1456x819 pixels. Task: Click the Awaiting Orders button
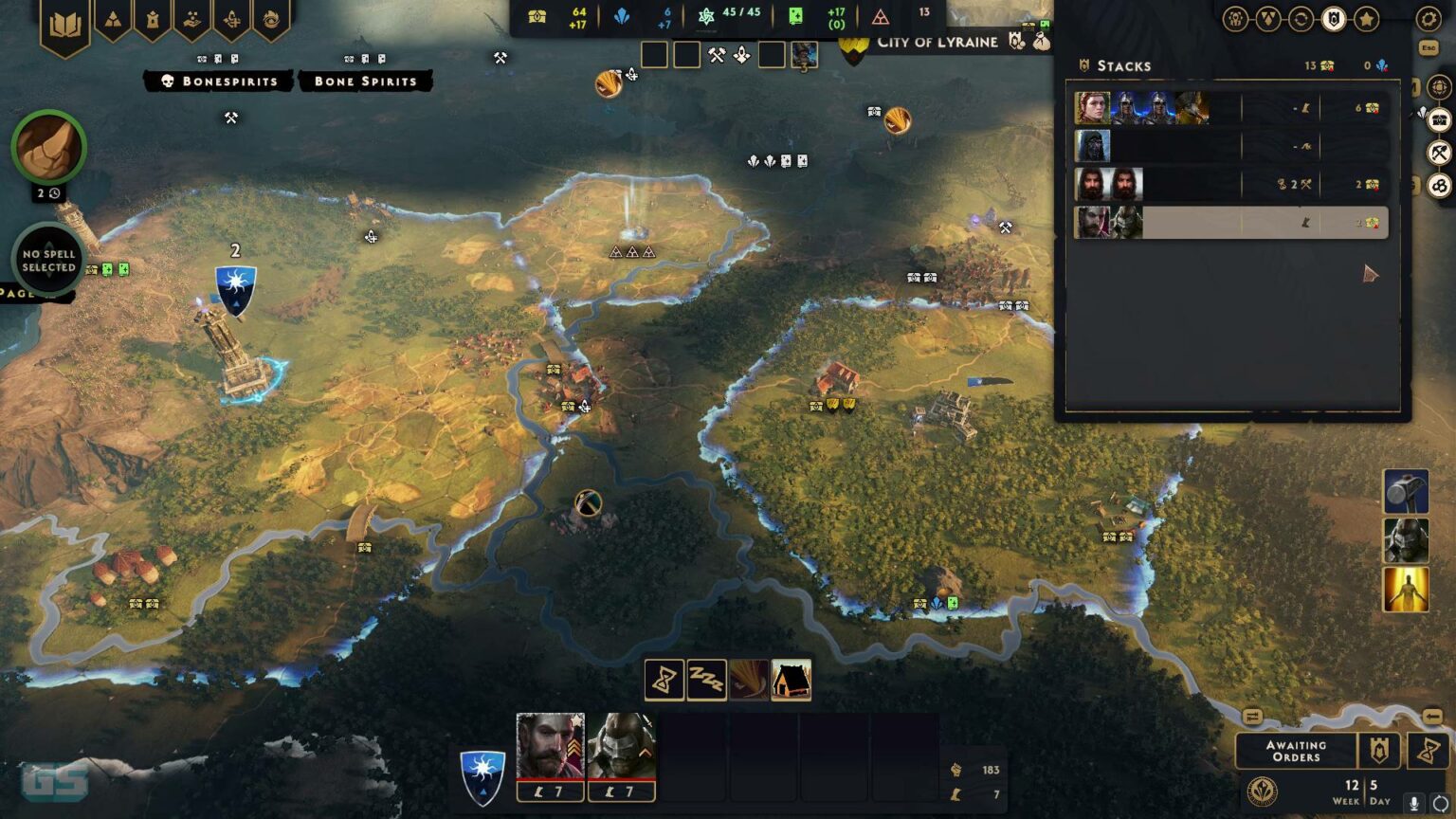coord(1297,751)
